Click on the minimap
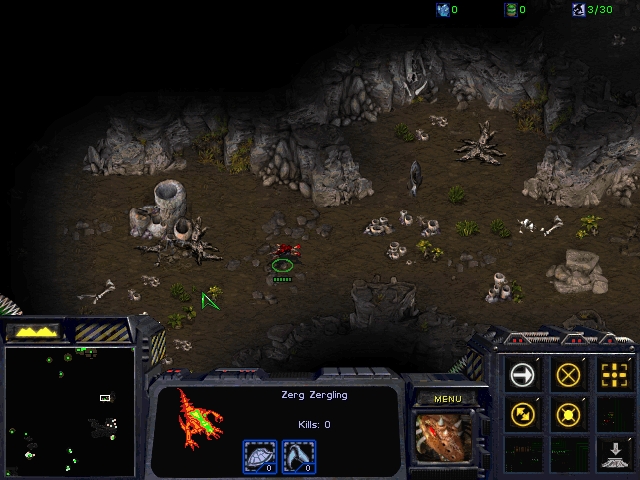The height and width of the screenshot is (480, 640). (70, 410)
